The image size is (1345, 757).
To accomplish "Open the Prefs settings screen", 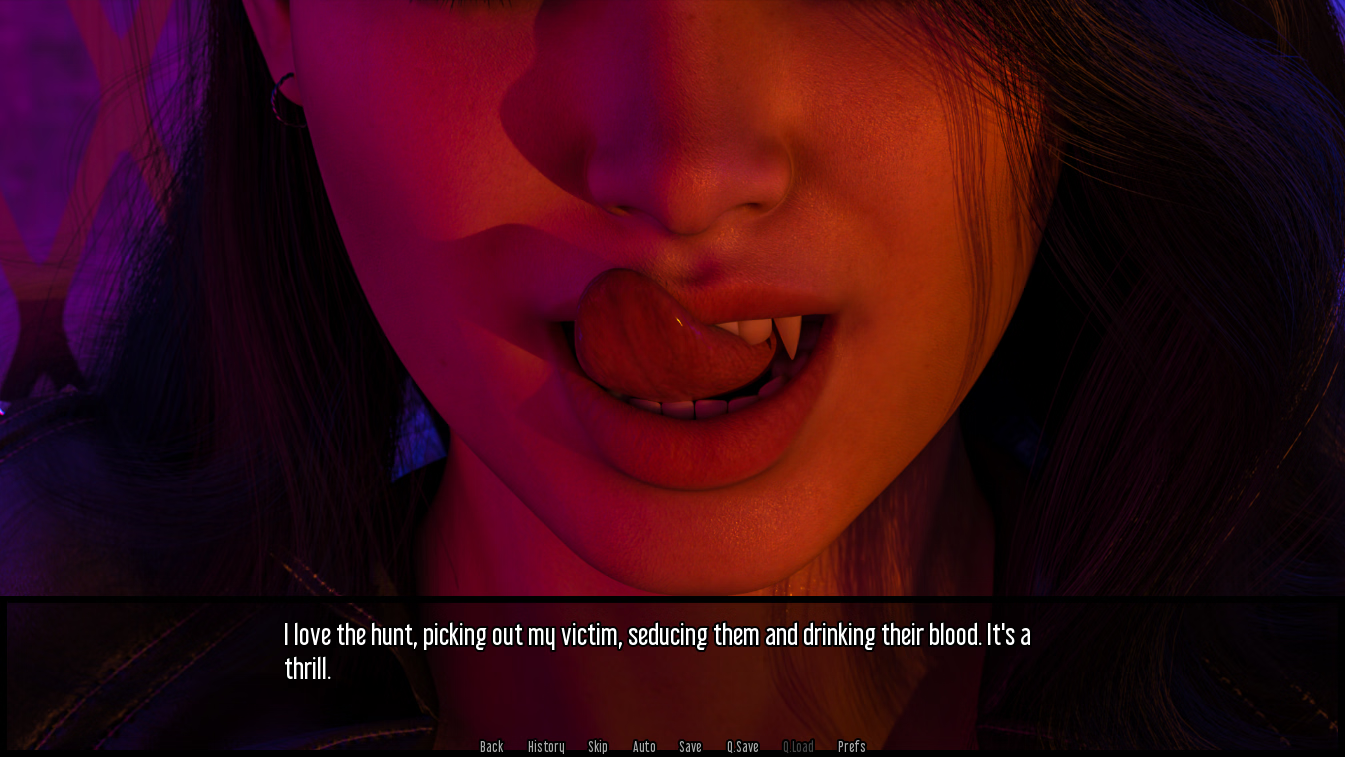I will 851,747.
